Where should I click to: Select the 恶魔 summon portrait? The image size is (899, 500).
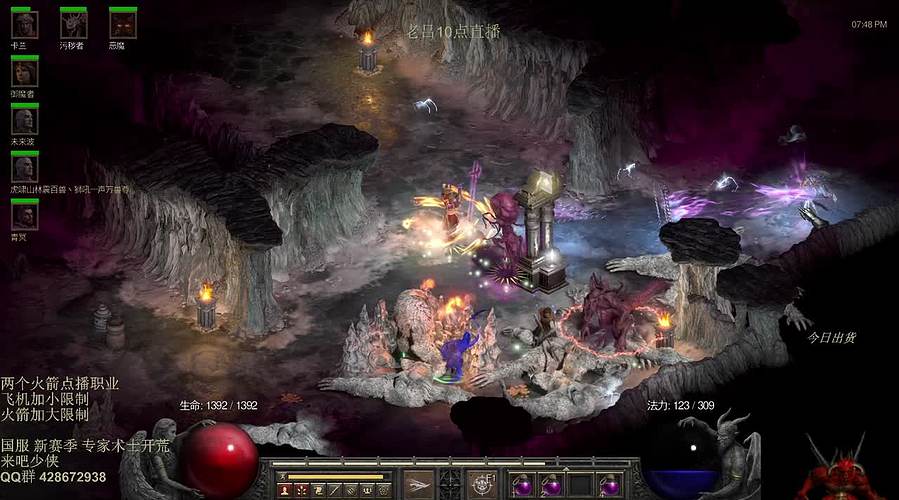pyautogui.click(x=122, y=24)
